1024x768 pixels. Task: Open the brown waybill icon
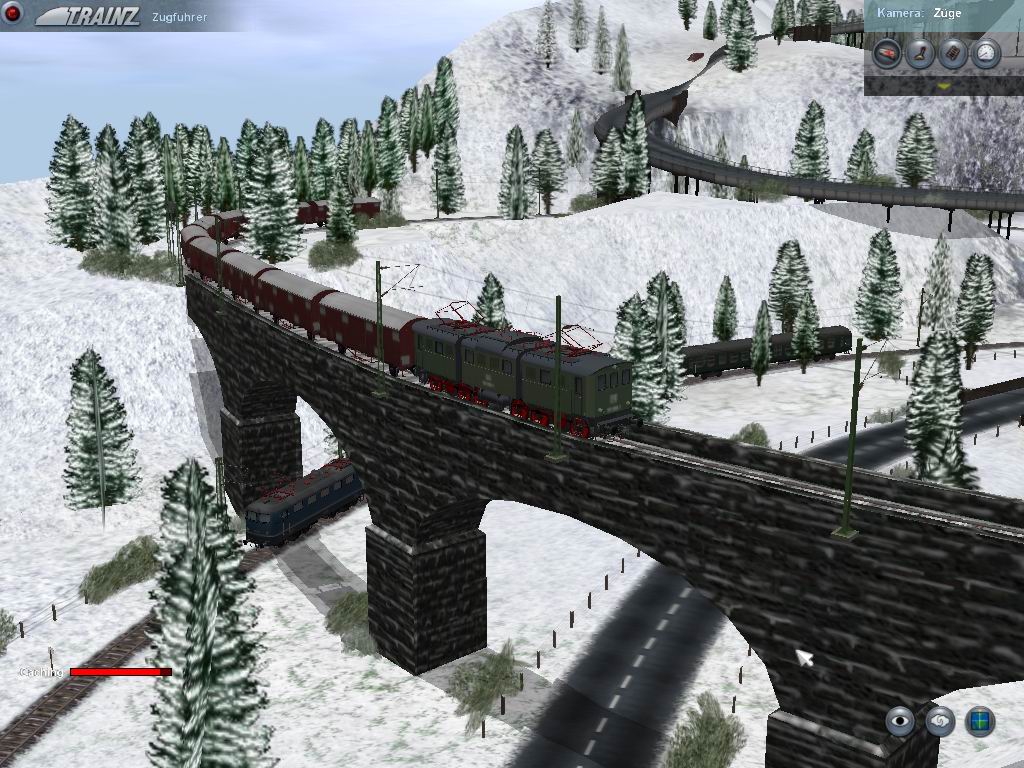tap(952, 52)
